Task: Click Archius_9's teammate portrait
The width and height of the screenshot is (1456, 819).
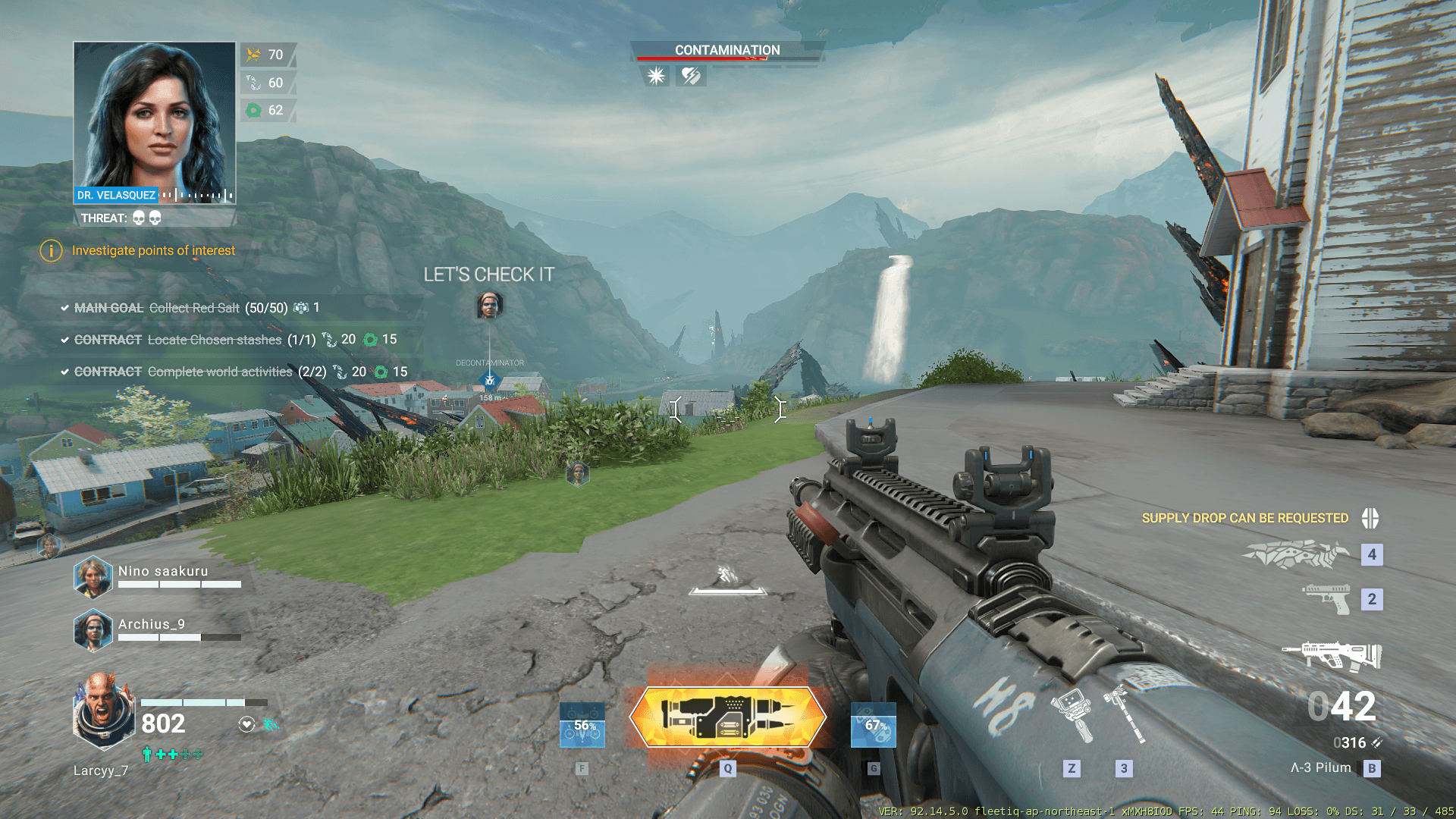Action: pos(93,630)
